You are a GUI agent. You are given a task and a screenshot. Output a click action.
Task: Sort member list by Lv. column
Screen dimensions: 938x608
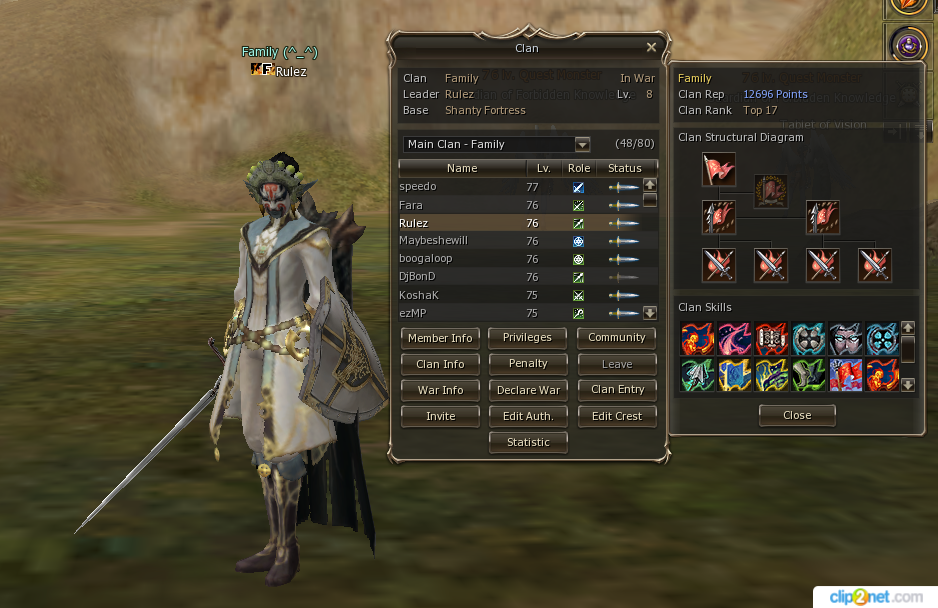543,168
